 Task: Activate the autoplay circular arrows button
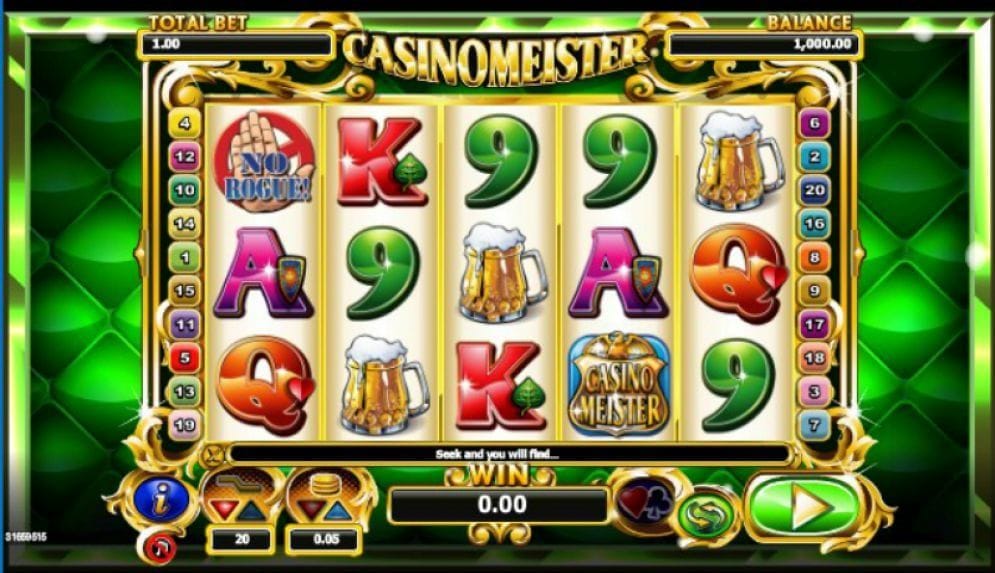tap(707, 514)
